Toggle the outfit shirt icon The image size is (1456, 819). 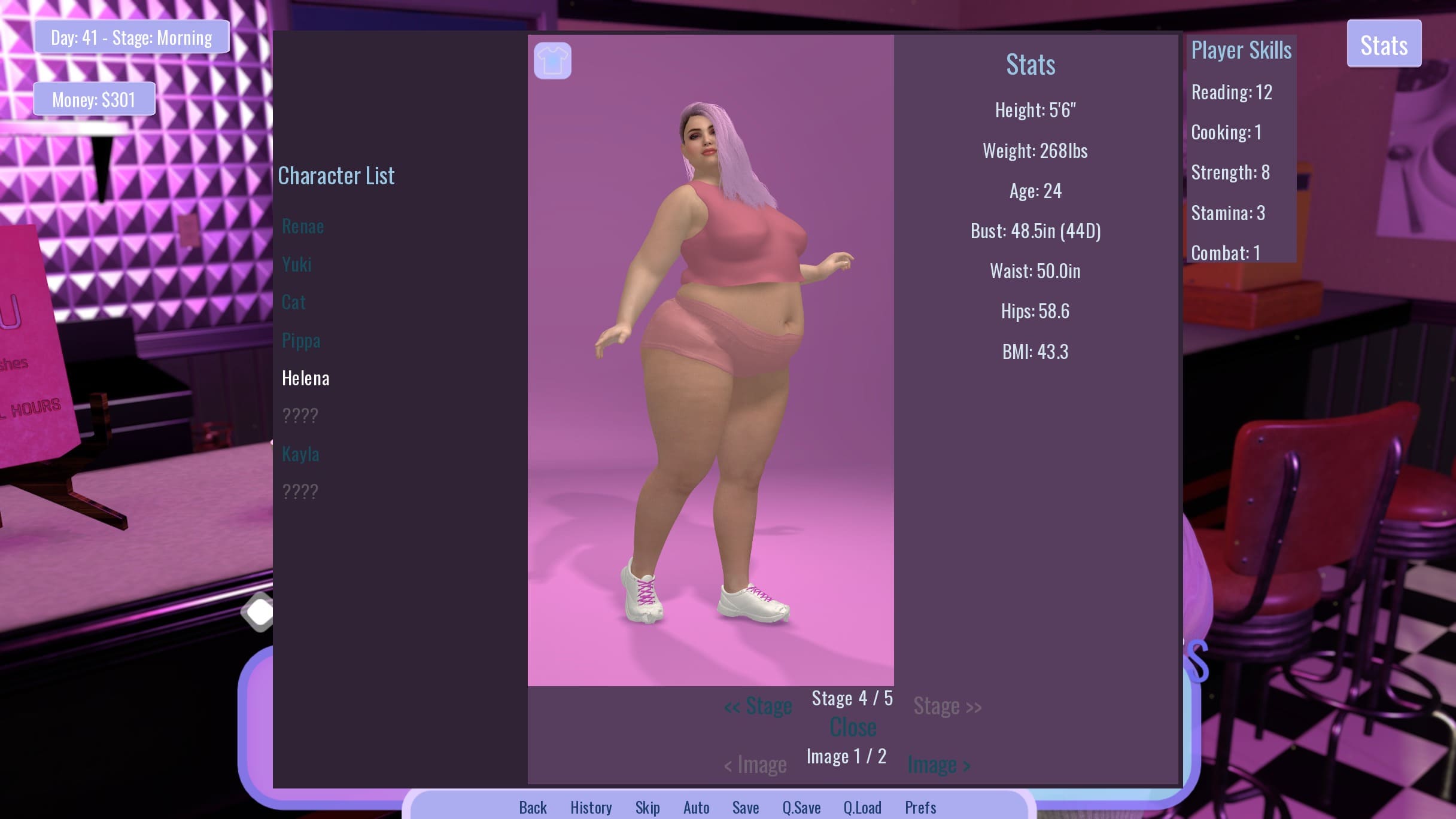point(552,60)
